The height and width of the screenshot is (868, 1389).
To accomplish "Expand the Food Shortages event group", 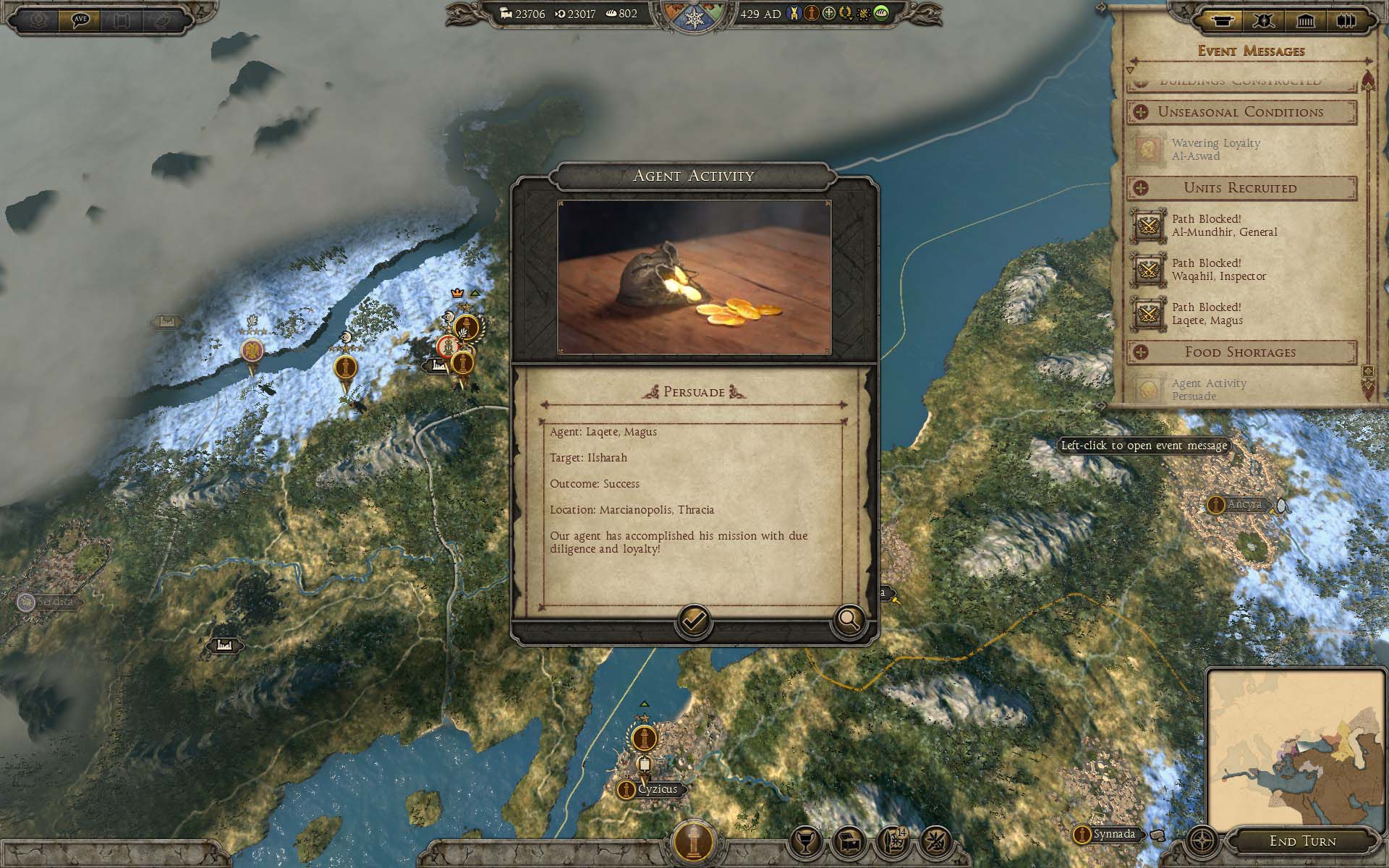I will [x=1141, y=352].
